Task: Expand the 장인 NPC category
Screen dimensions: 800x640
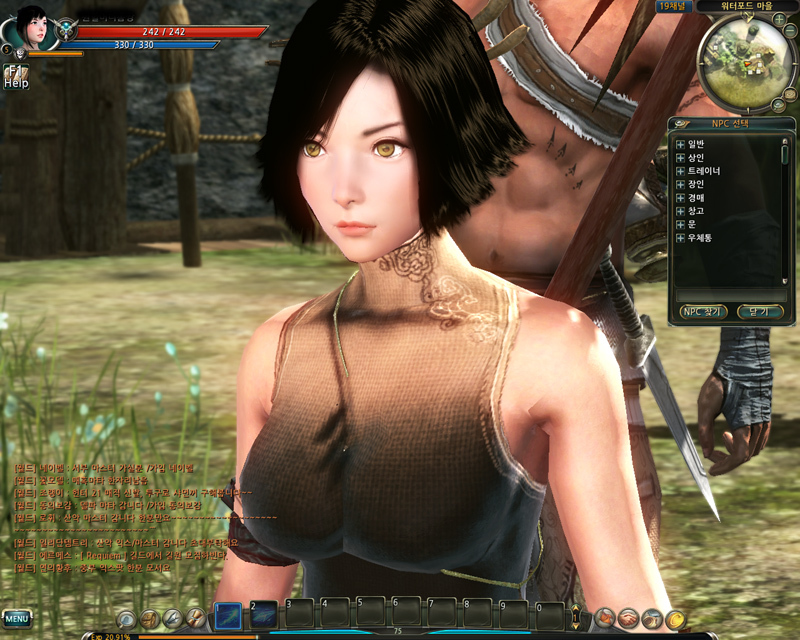Action: [680, 184]
